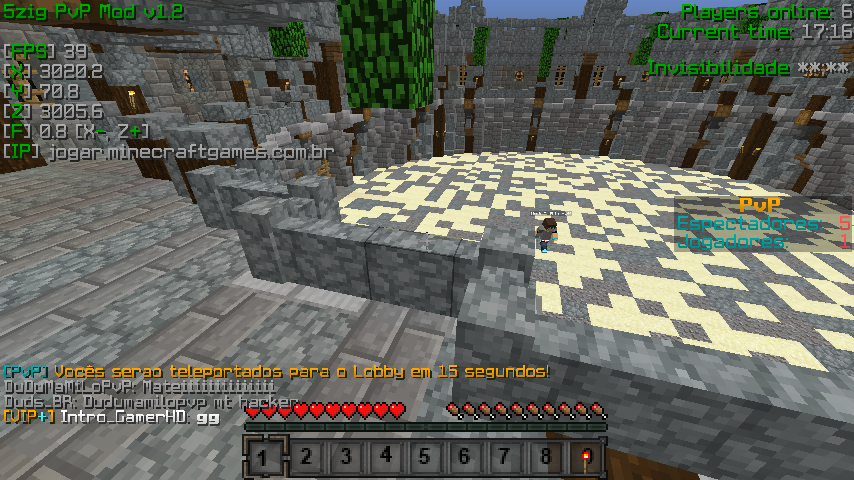This screenshot has width=854, height=480.
Task: Choose hotbar slot number 2
Action: (x=305, y=458)
